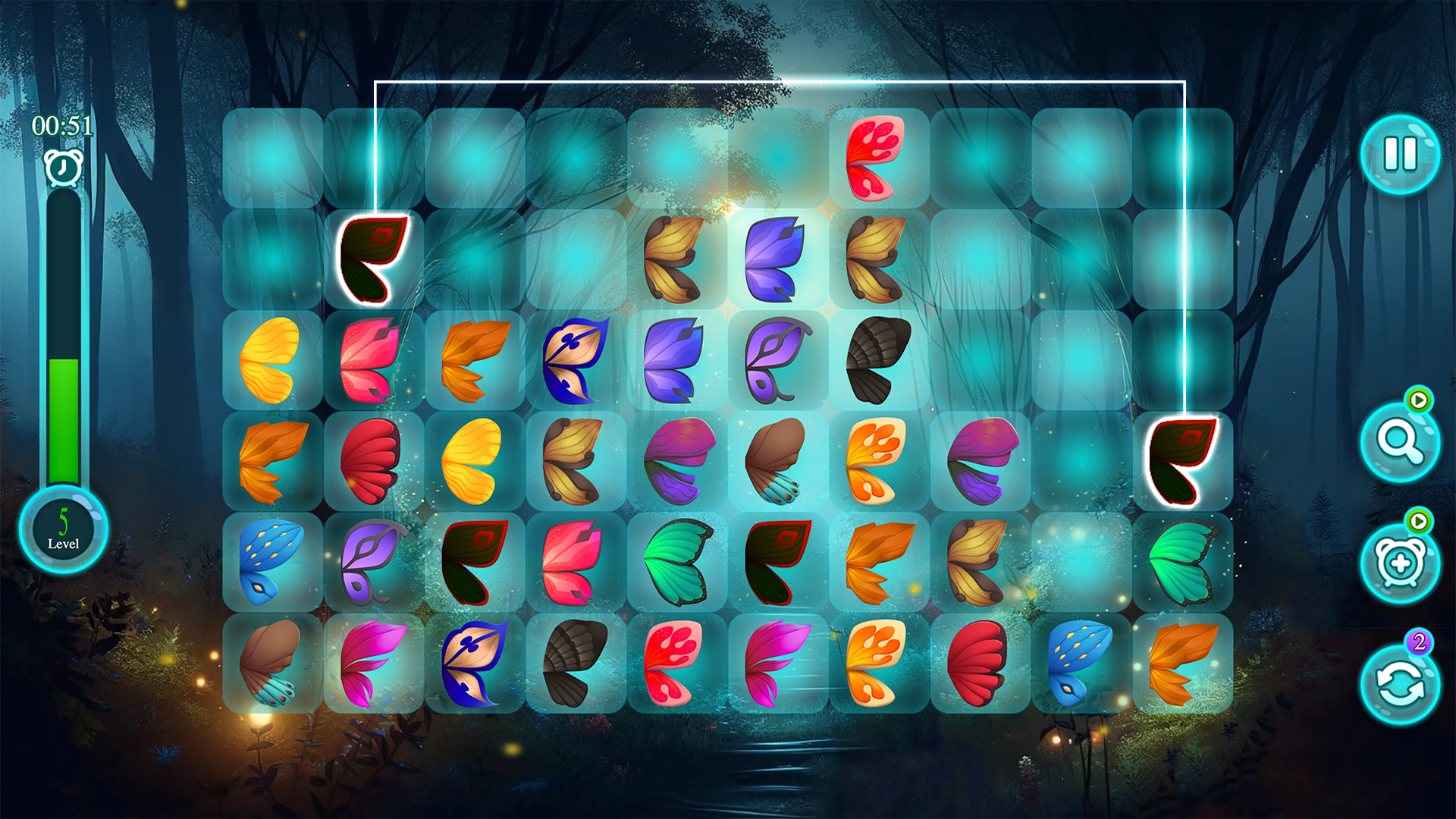Click the 00:51 timer display
1456x819 pixels.
(62, 125)
